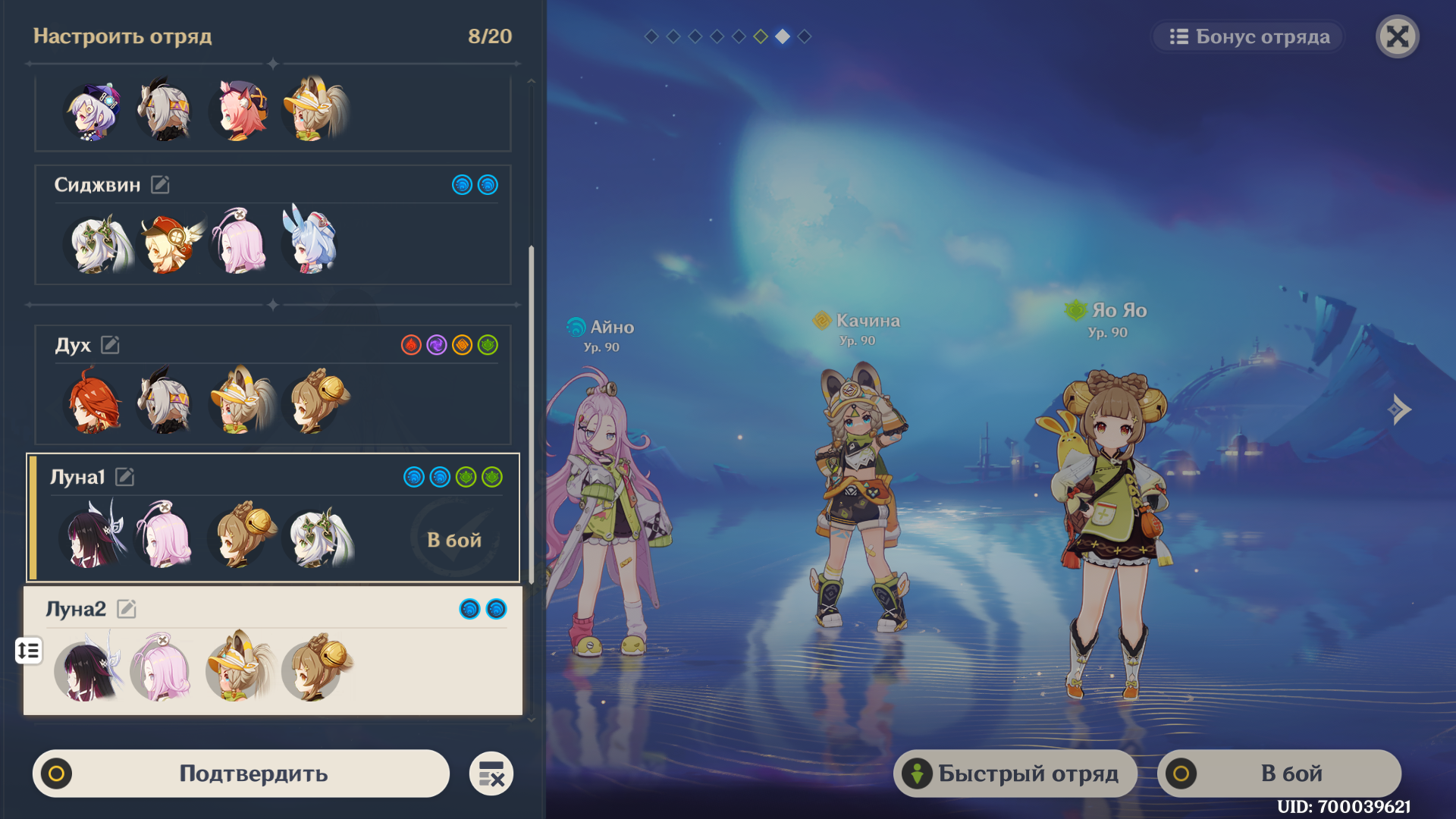Select the last team page diamond indicator

point(805,36)
